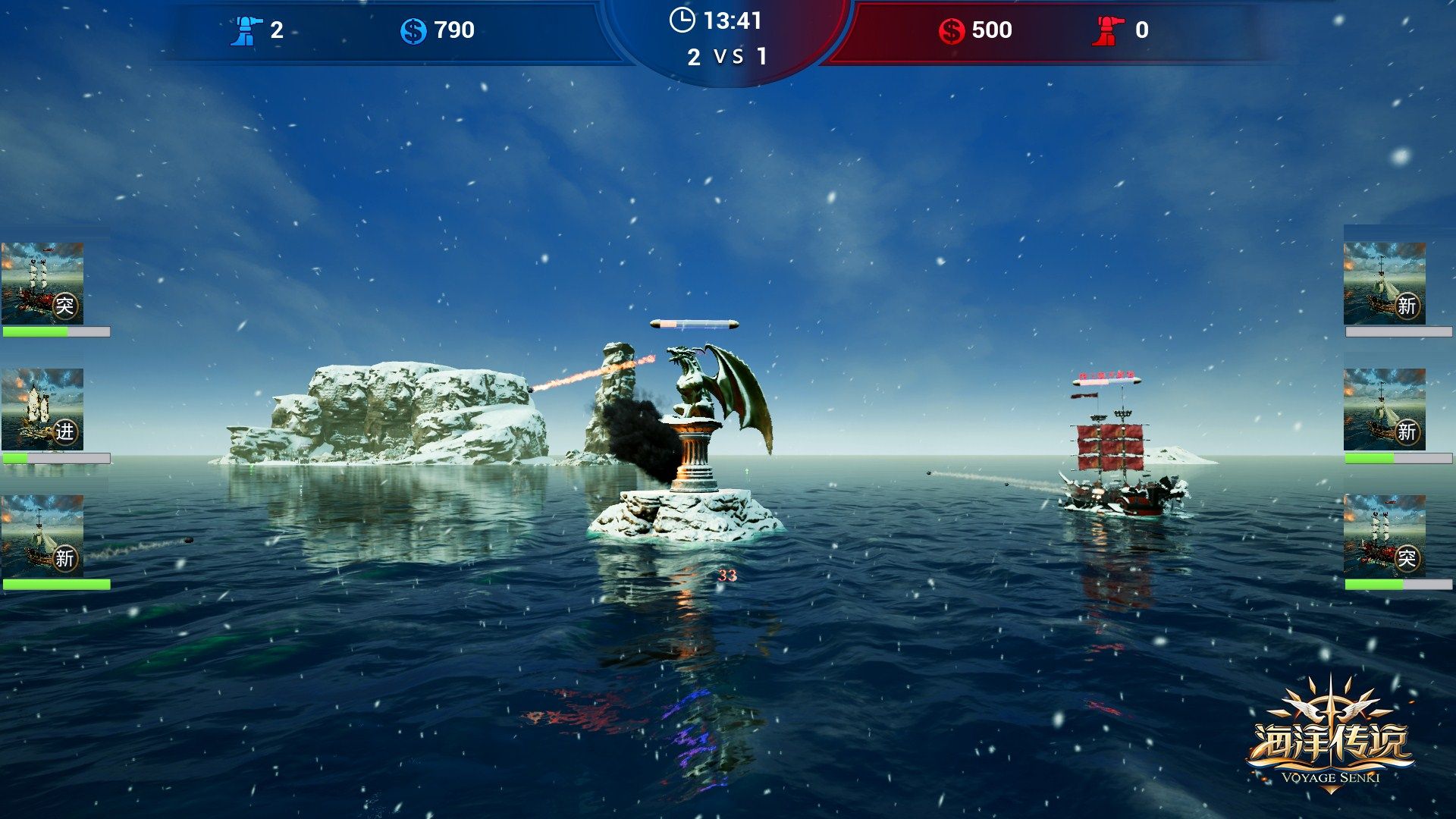Pick the blue team's 新 ship card

coord(42,536)
